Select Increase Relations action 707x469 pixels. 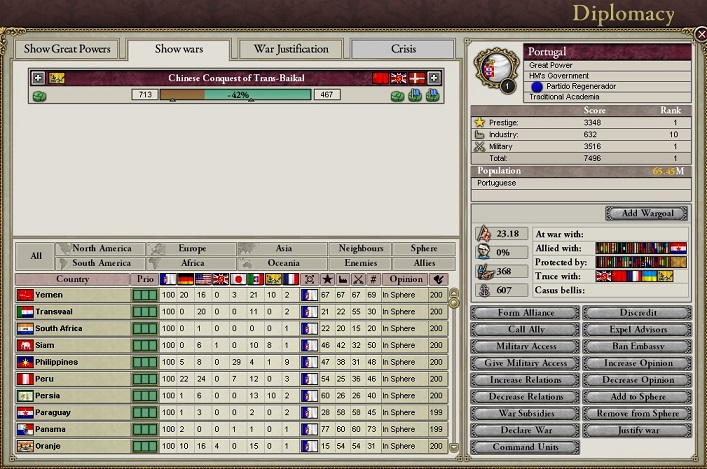[x=524, y=380]
